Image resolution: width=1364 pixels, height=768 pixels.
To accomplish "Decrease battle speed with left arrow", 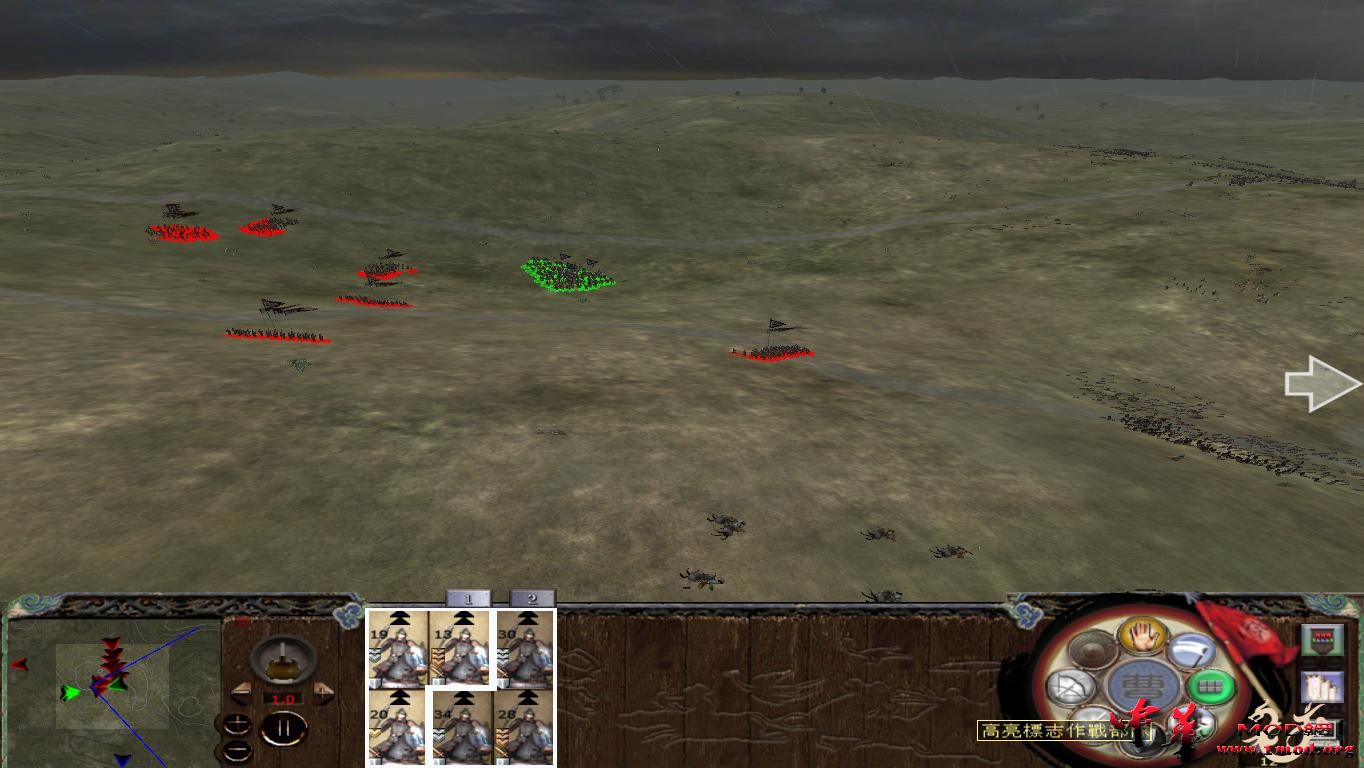I will 241,693.
